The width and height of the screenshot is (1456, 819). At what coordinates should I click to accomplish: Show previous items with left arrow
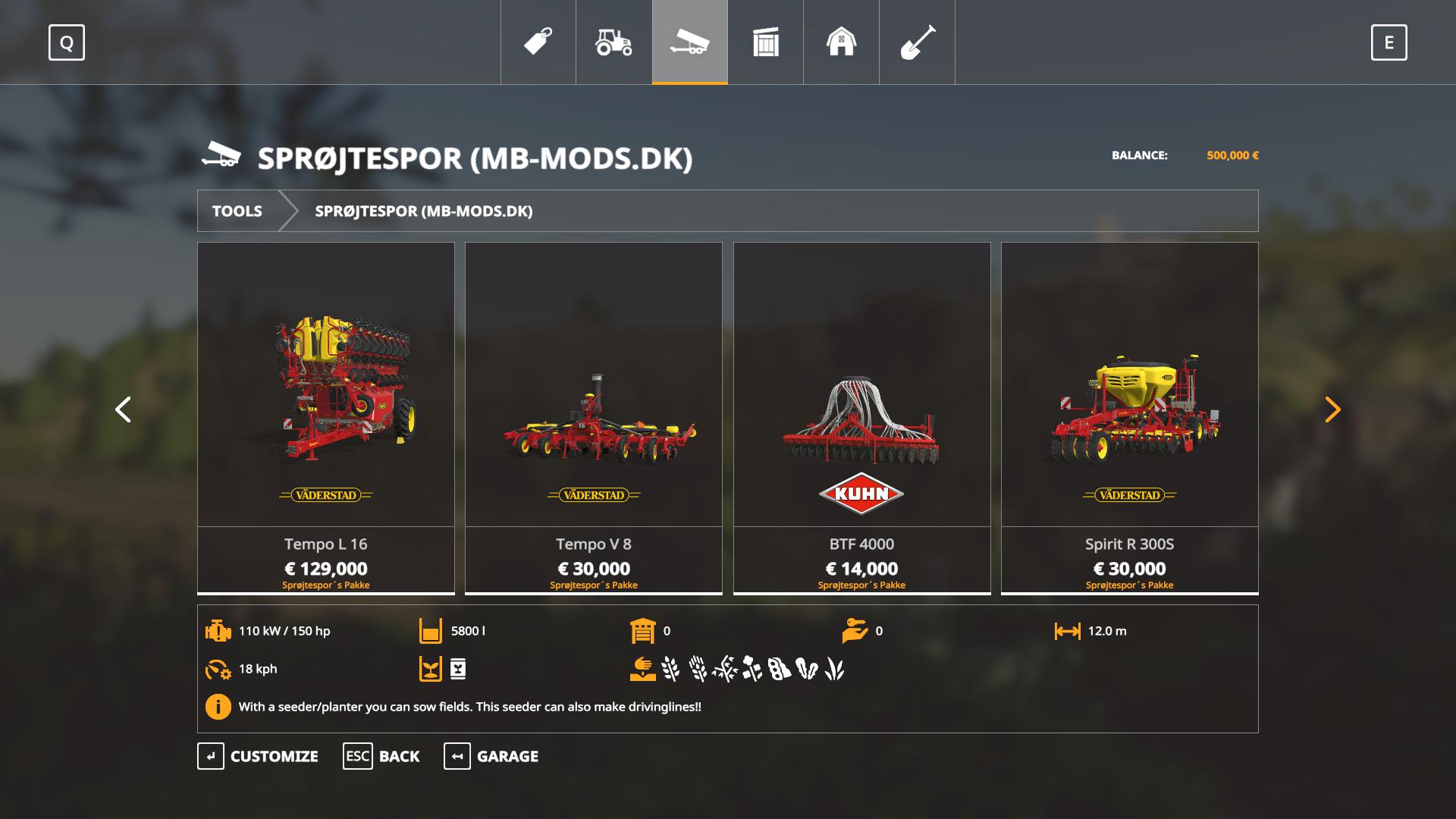click(x=123, y=409)
